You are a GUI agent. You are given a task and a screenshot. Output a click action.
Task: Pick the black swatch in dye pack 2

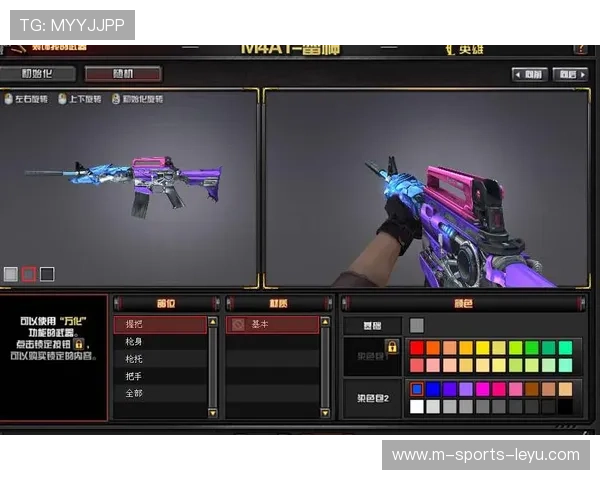point(565,406)
